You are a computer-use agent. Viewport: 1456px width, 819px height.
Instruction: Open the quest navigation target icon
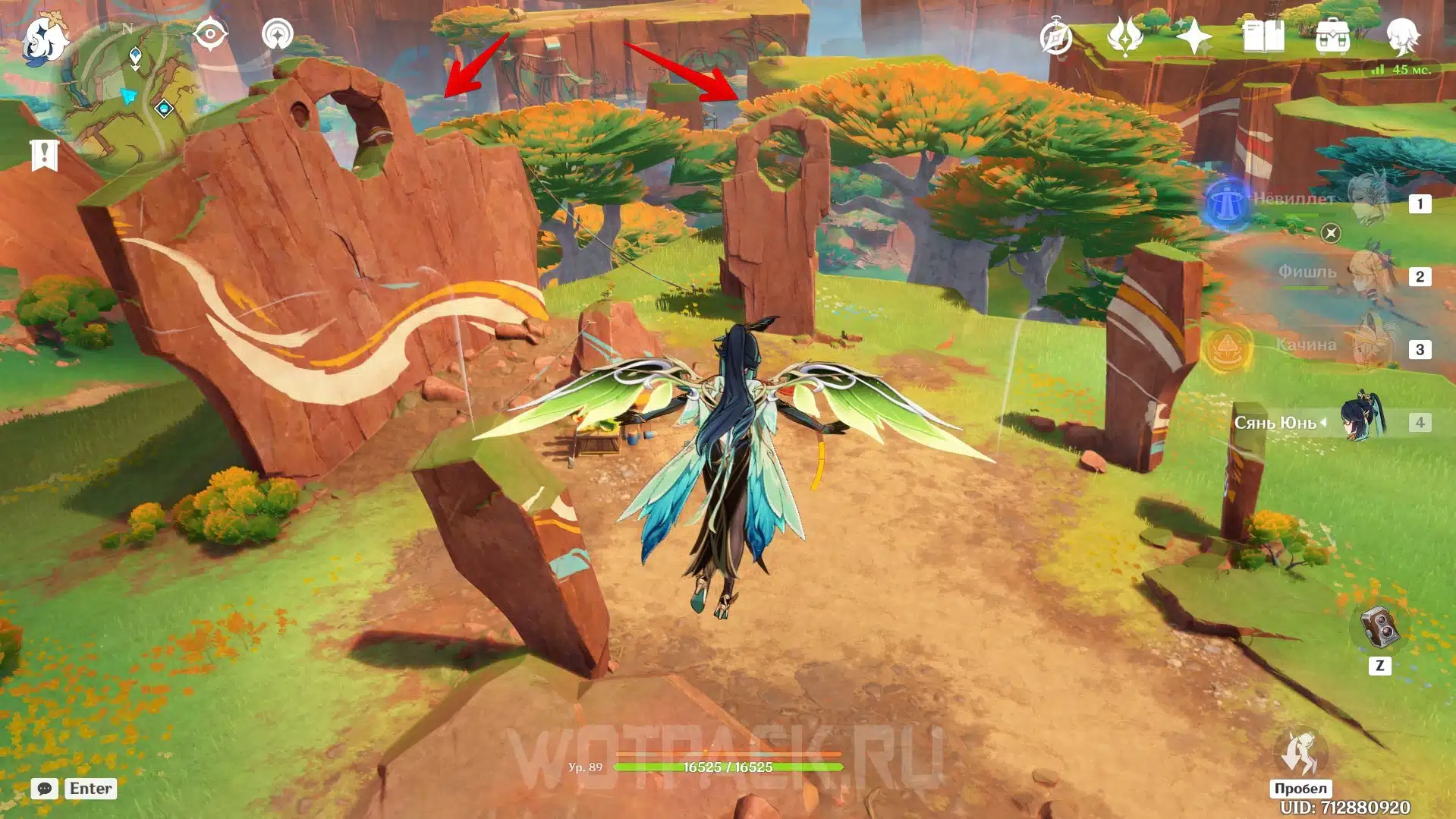click(209, 34)
